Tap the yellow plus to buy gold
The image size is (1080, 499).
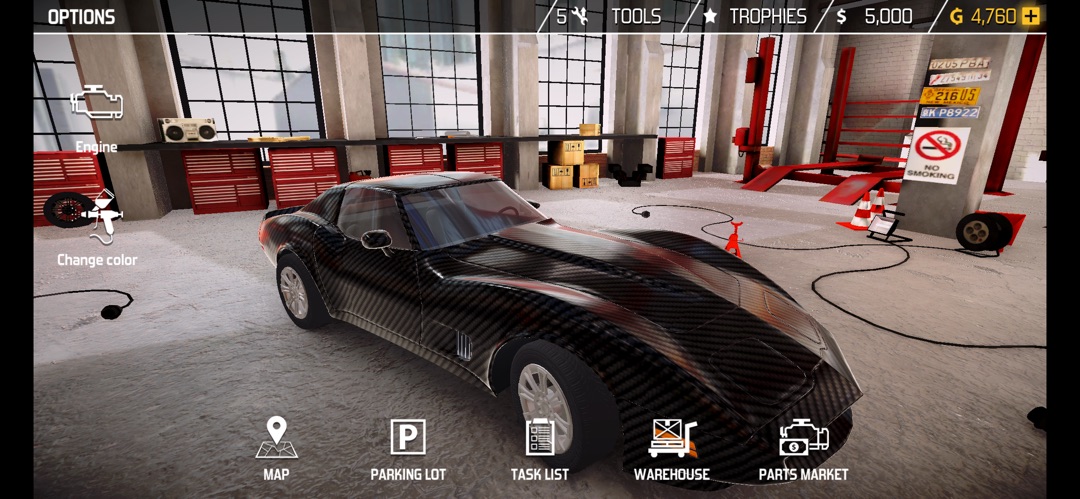pos(1031,17)
